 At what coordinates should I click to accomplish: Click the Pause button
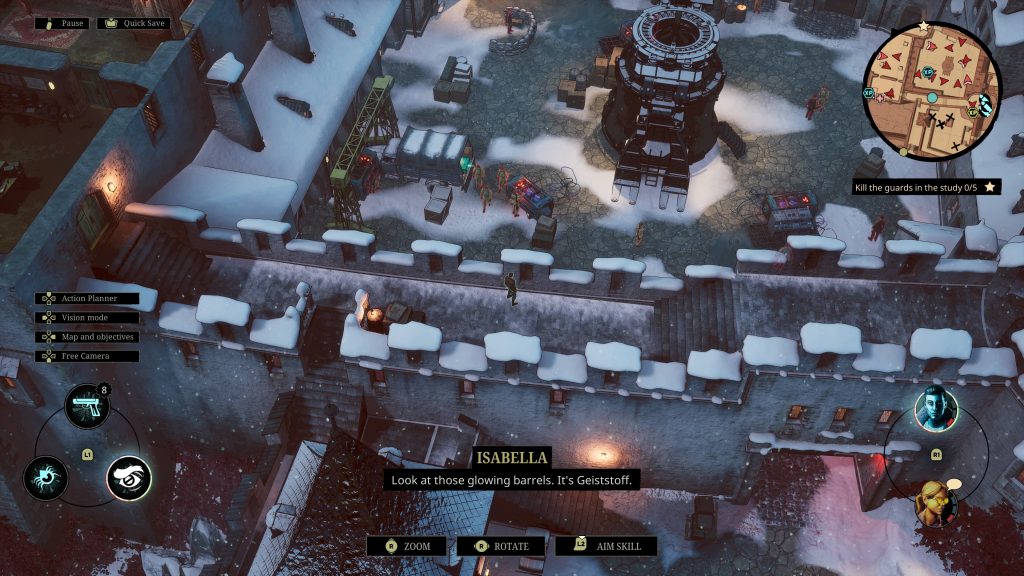(62, 23)
